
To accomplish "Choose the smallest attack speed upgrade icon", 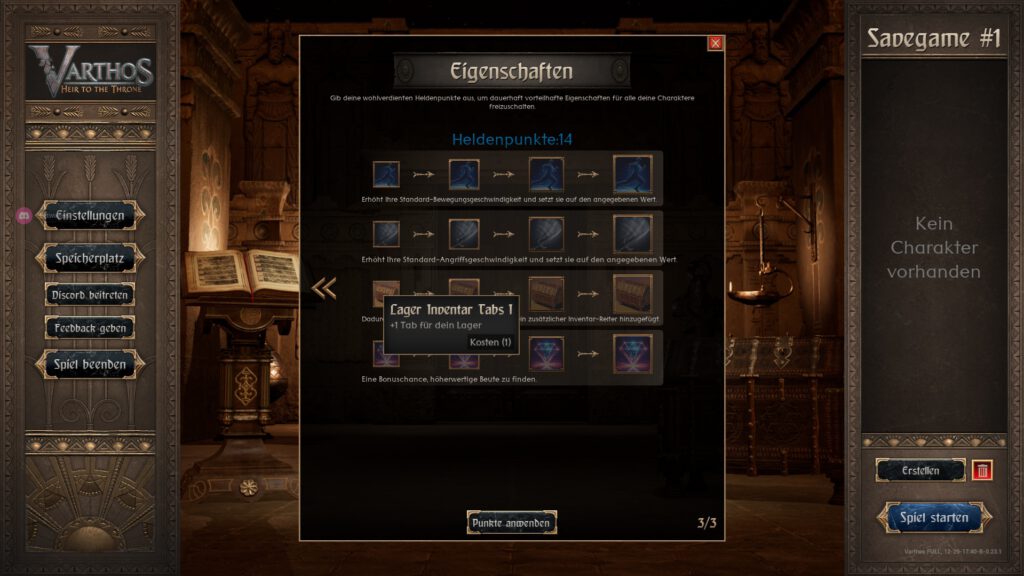I will (386, 235).
